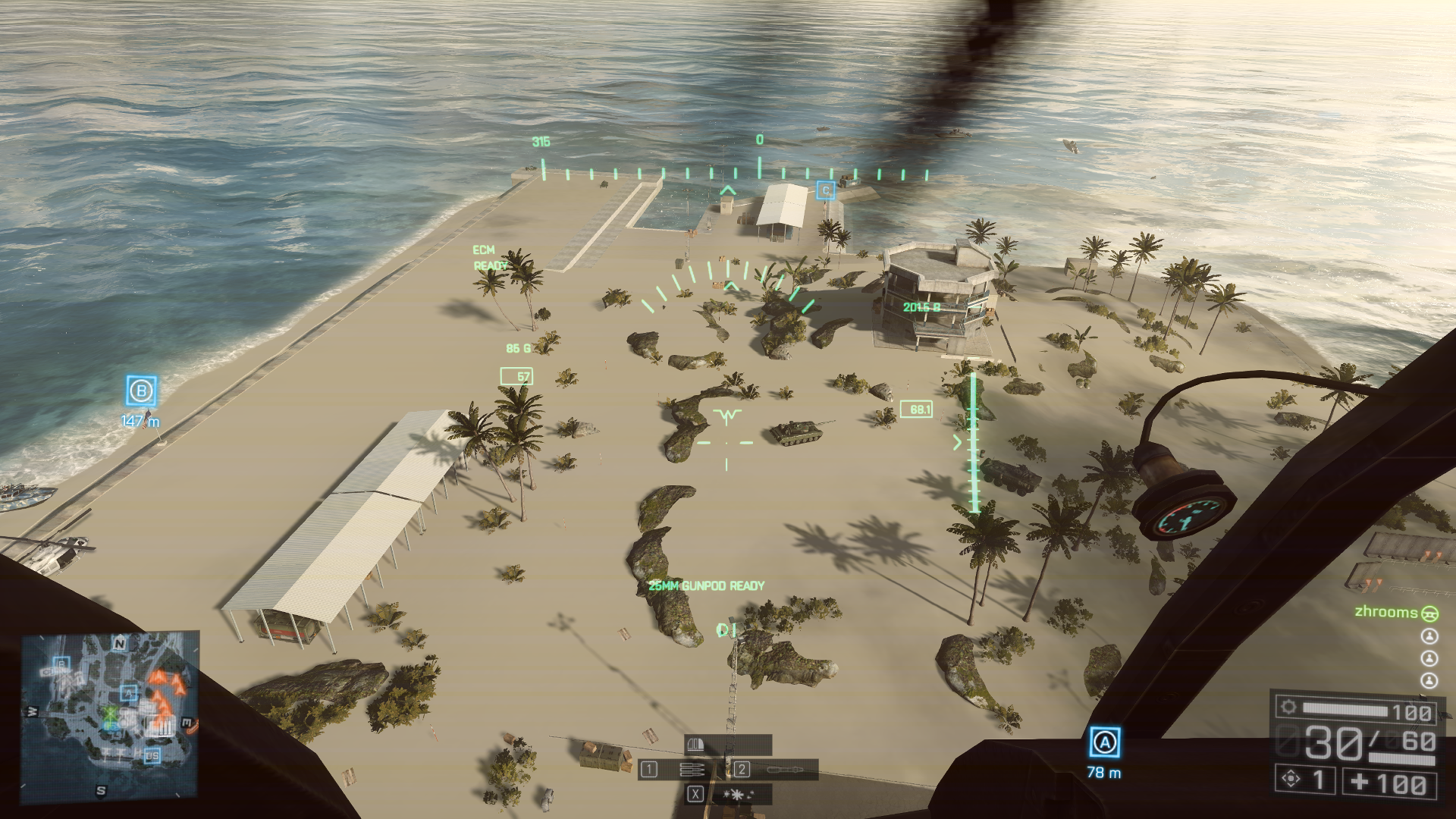
Task: Expand the weapon slot 2 selector box
Action: click(x=742, y=770)
